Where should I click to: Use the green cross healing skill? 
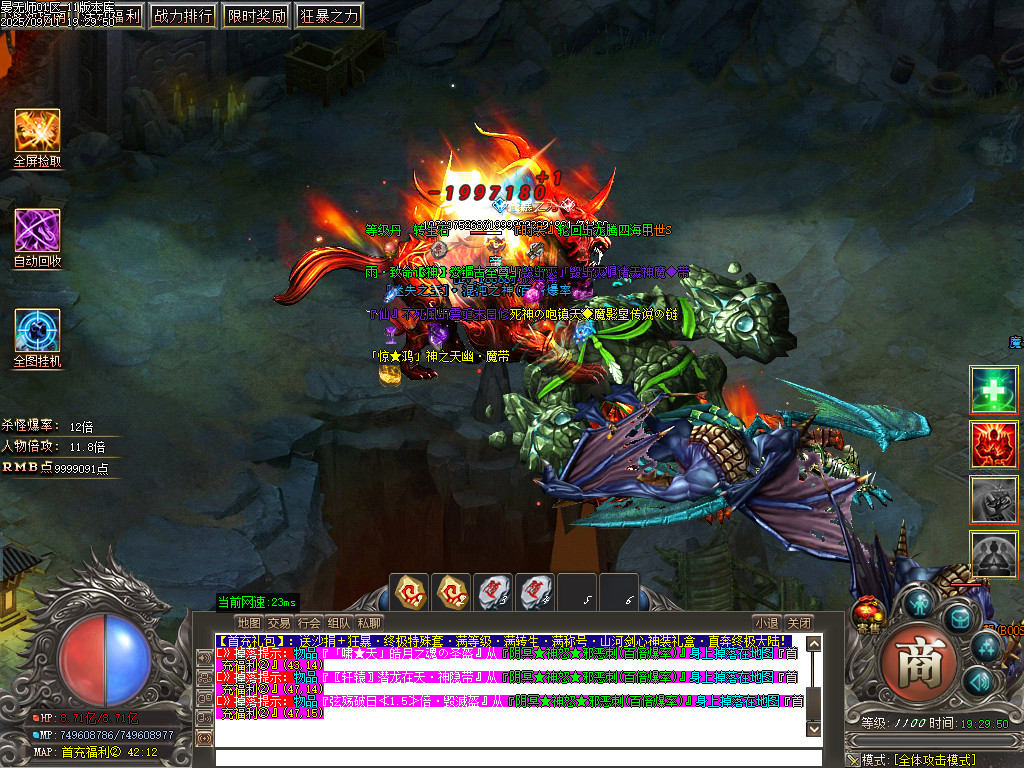[x=994, y=390]
